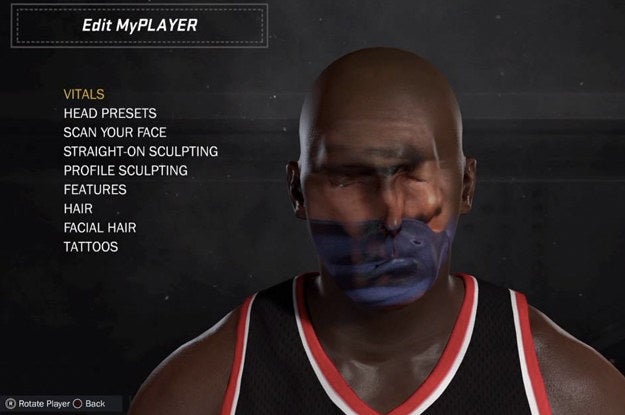Choose the FACIAL HAIR option

coord(100,227)
